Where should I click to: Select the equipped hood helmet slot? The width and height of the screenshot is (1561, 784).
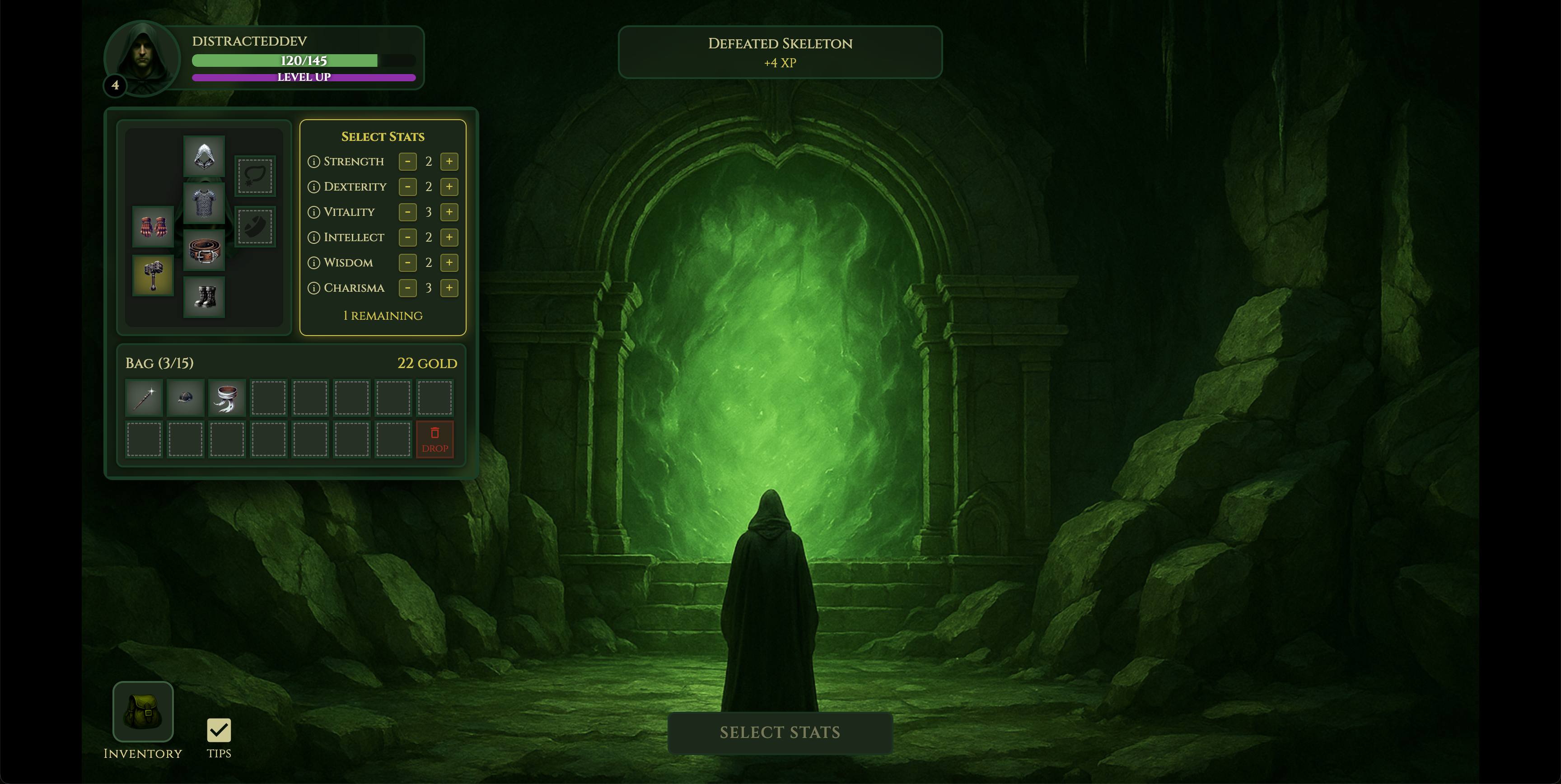(x=204, y=156)
